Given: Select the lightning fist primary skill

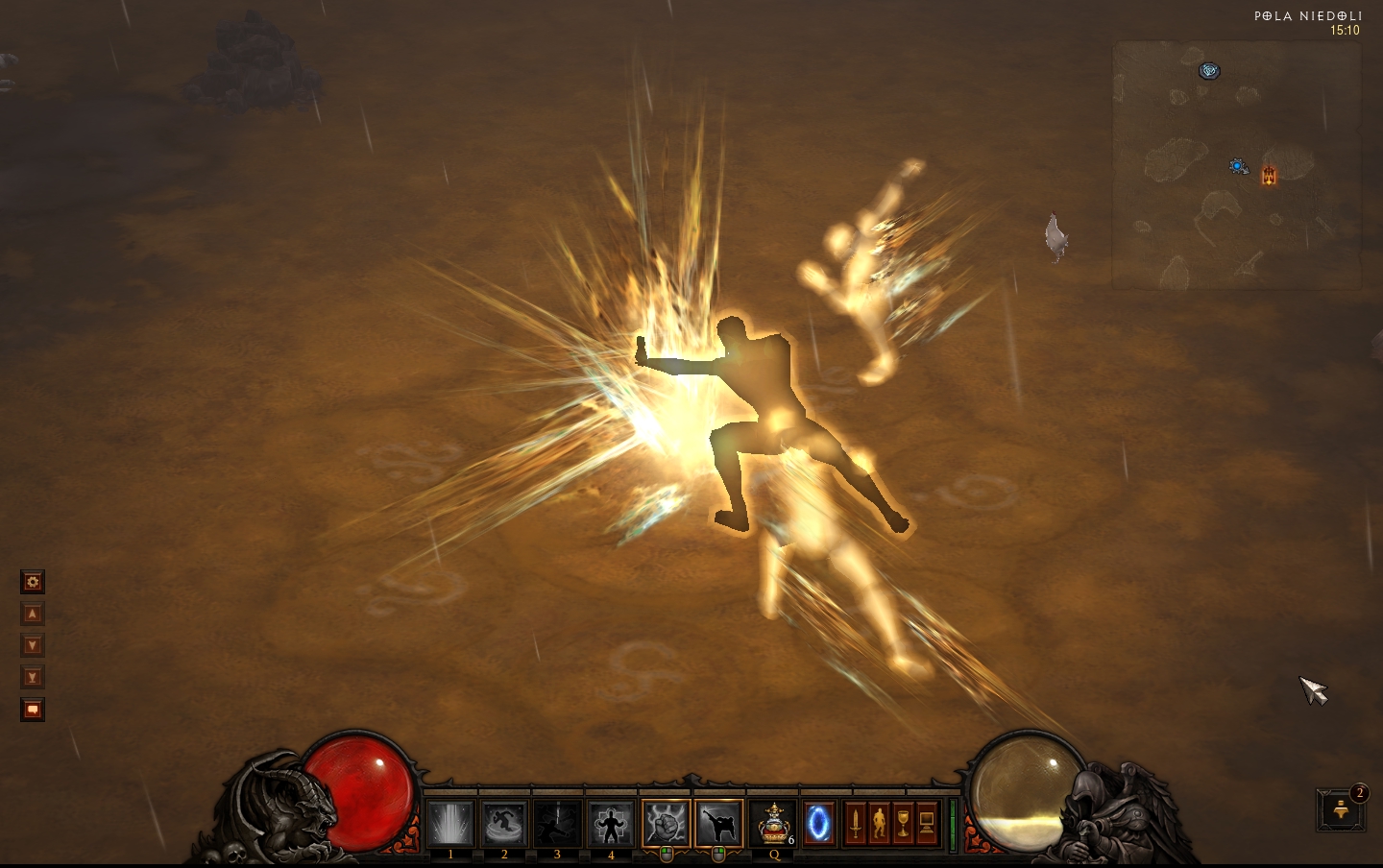Looking at the screenshot, I should click(666, 824).
